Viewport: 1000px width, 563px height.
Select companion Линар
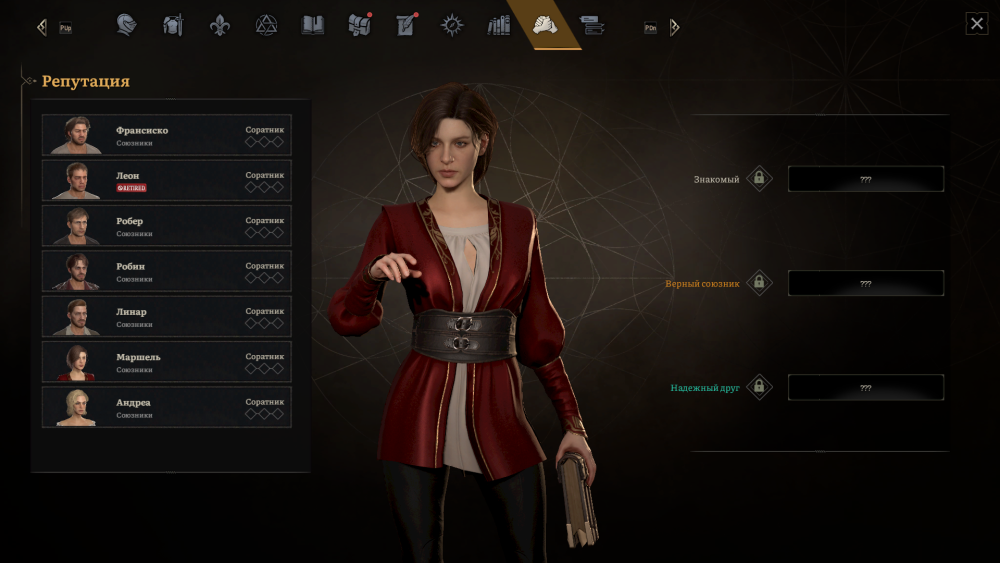point(166,317)
